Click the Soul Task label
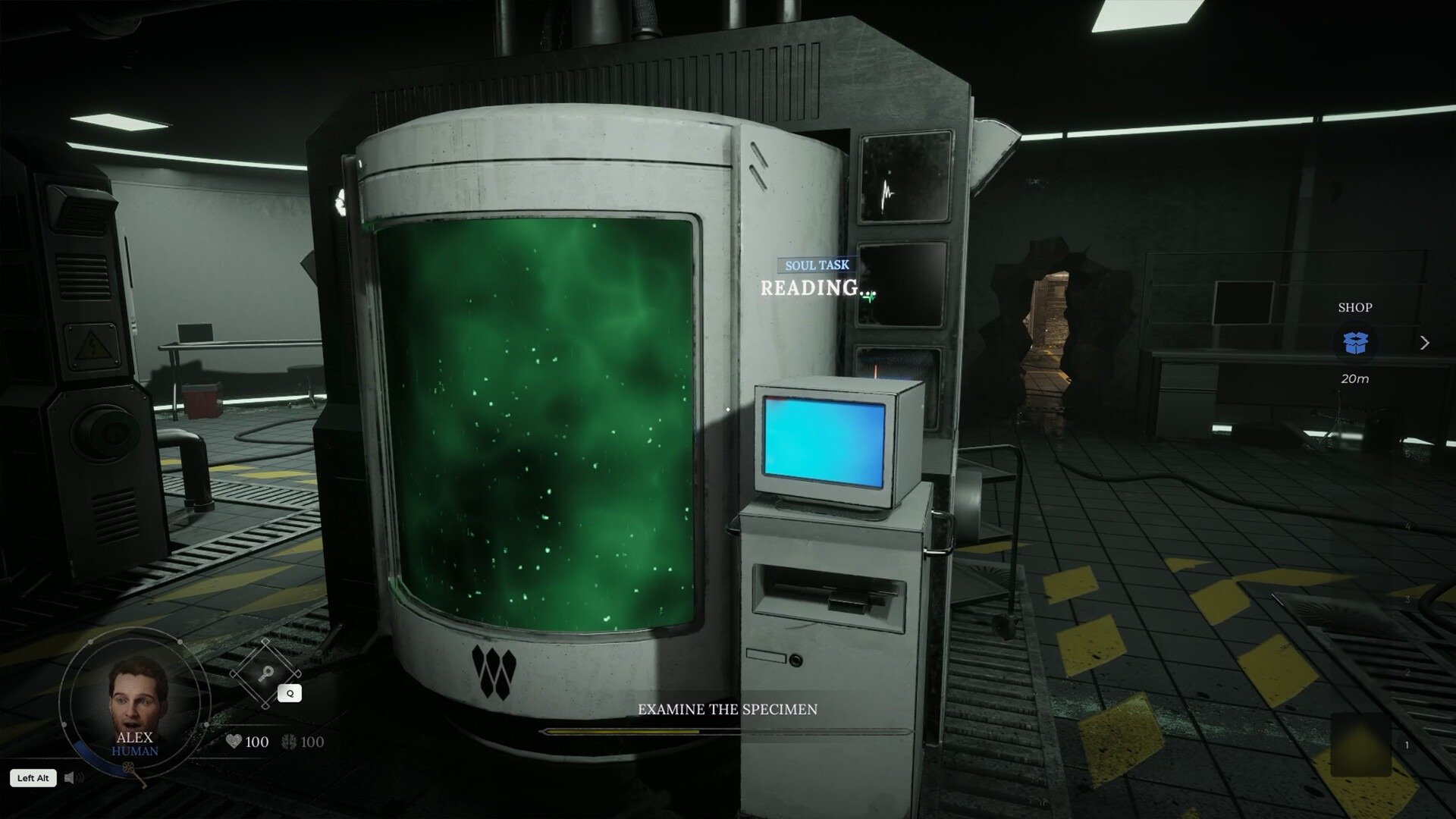Image resolution: width=1456 pixels, height=819 pixels. [817, 265]
